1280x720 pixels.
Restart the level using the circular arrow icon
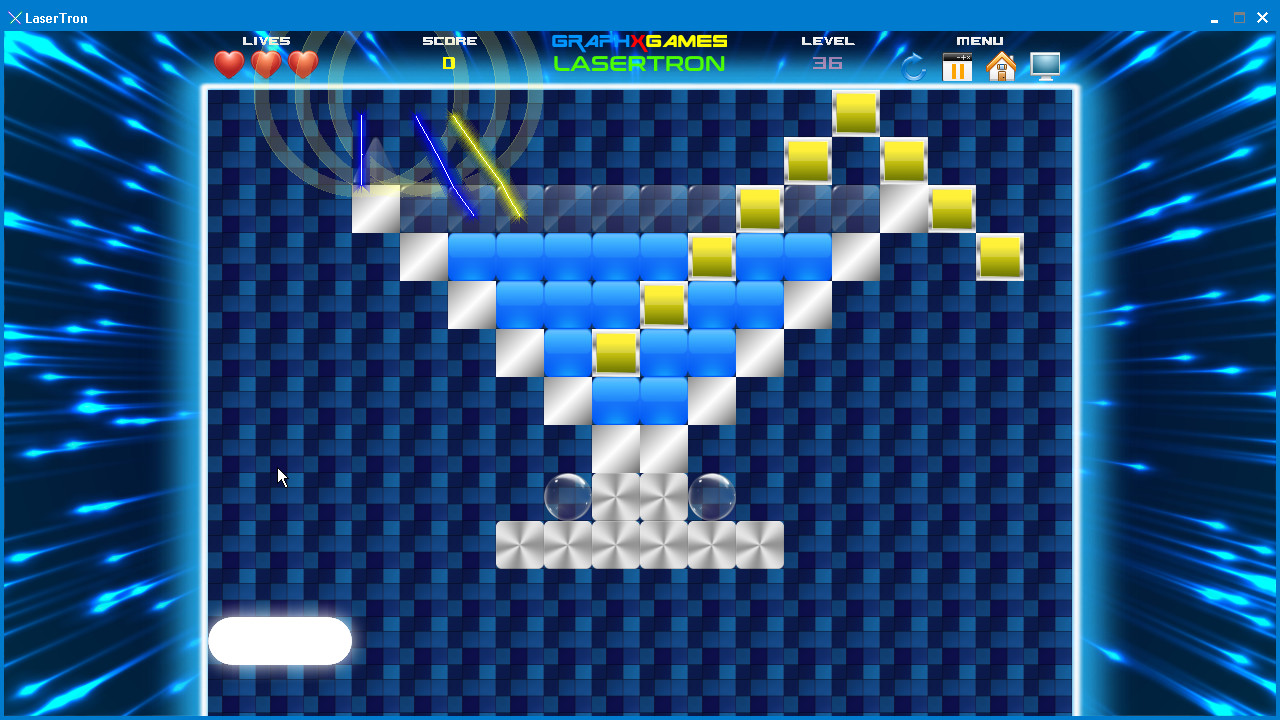911,66
